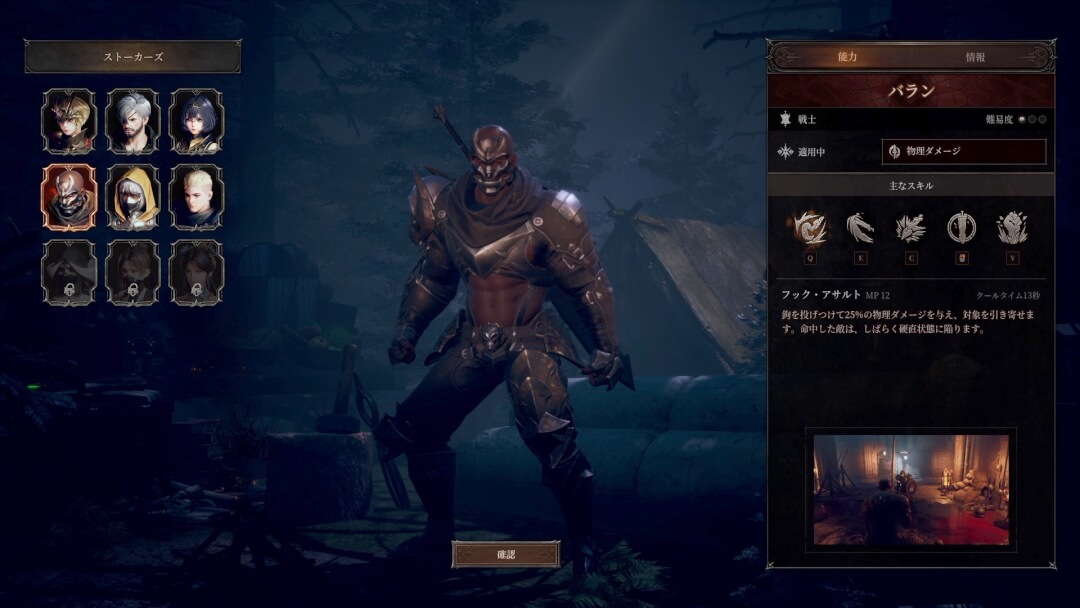Select the blonde helmeted girl portrait
Image resolution: width=1080 pixels, height=608 pixels.
[x=69, y=121]
